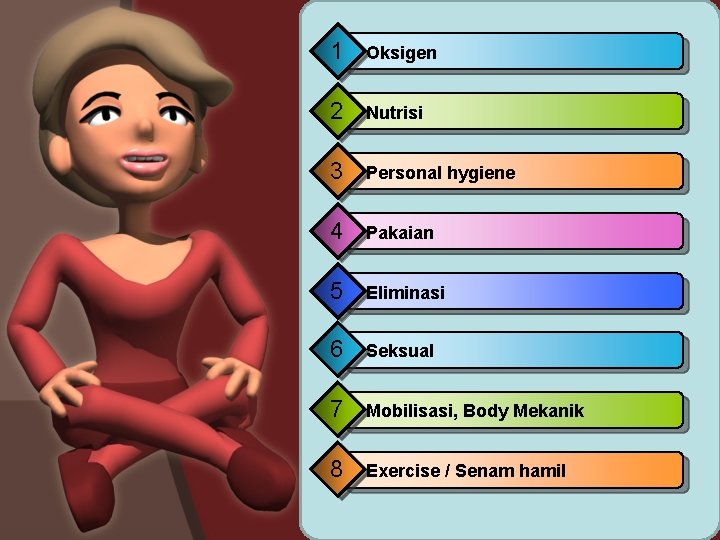Select the Eliminasi option
The width and height of the screenshot is (720, 540).
coord(520,292)
